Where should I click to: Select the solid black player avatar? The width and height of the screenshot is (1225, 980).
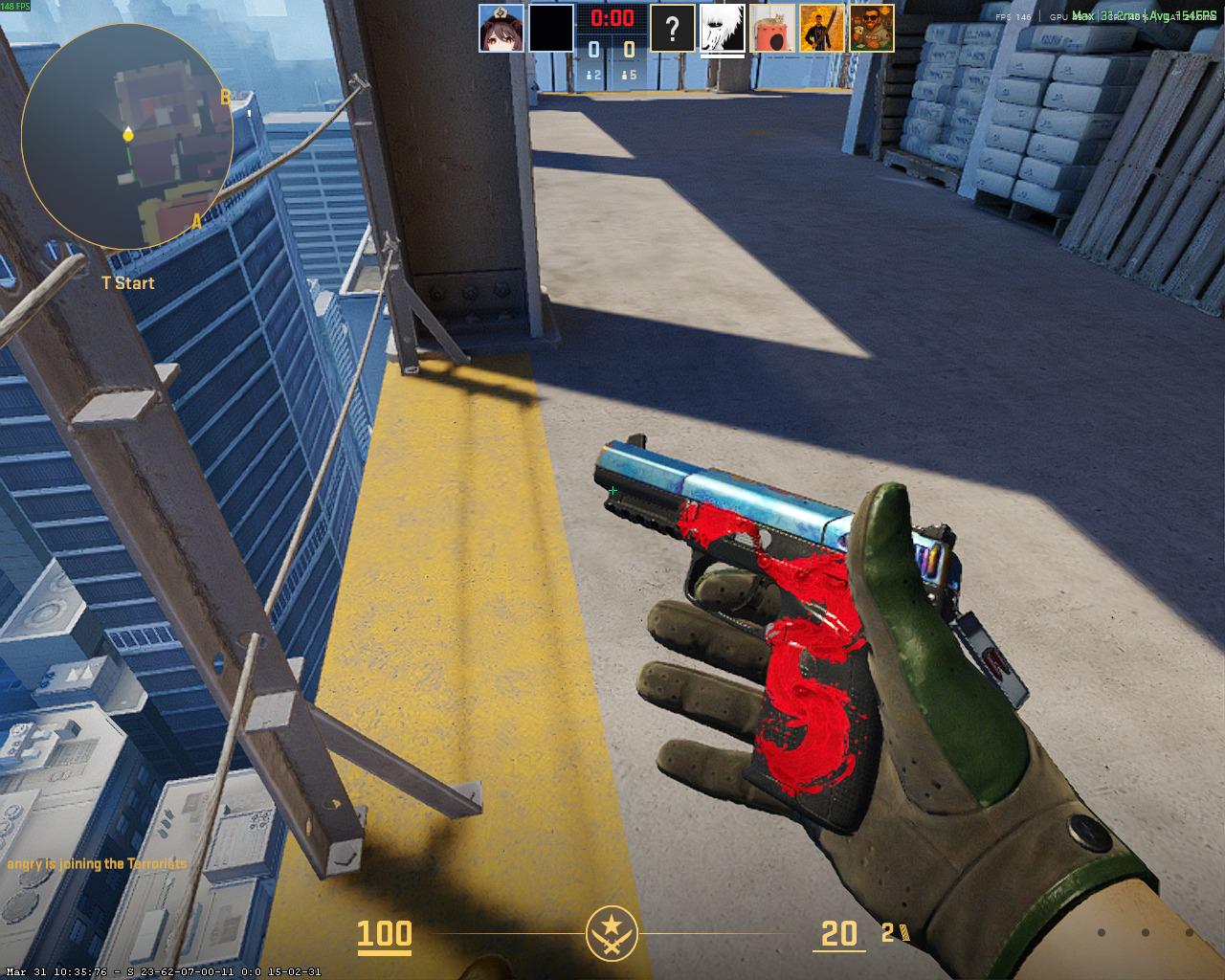pyautogui.click(x=551, y=28)
